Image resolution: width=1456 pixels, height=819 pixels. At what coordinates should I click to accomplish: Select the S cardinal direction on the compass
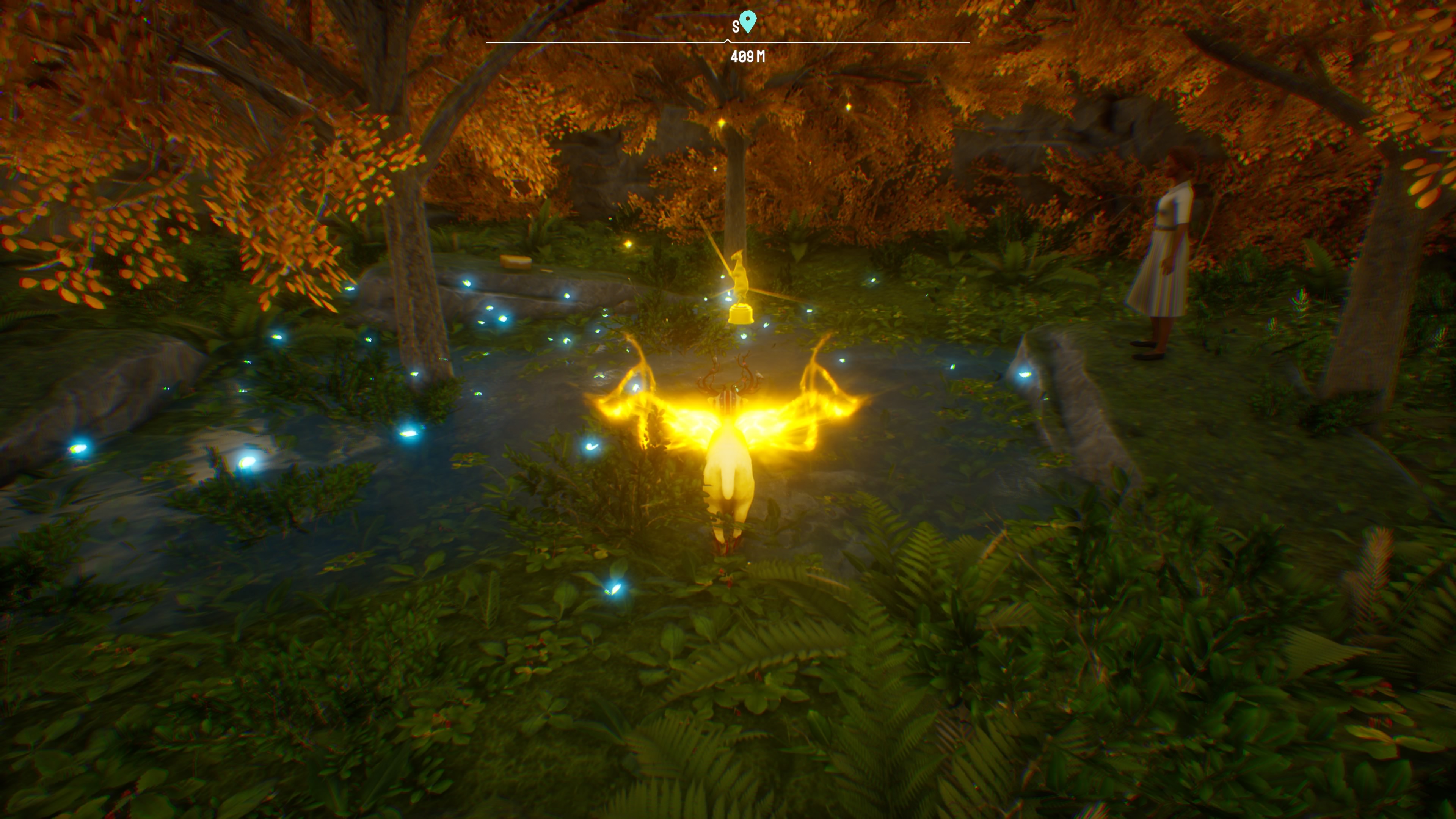(x=736, y=26)
